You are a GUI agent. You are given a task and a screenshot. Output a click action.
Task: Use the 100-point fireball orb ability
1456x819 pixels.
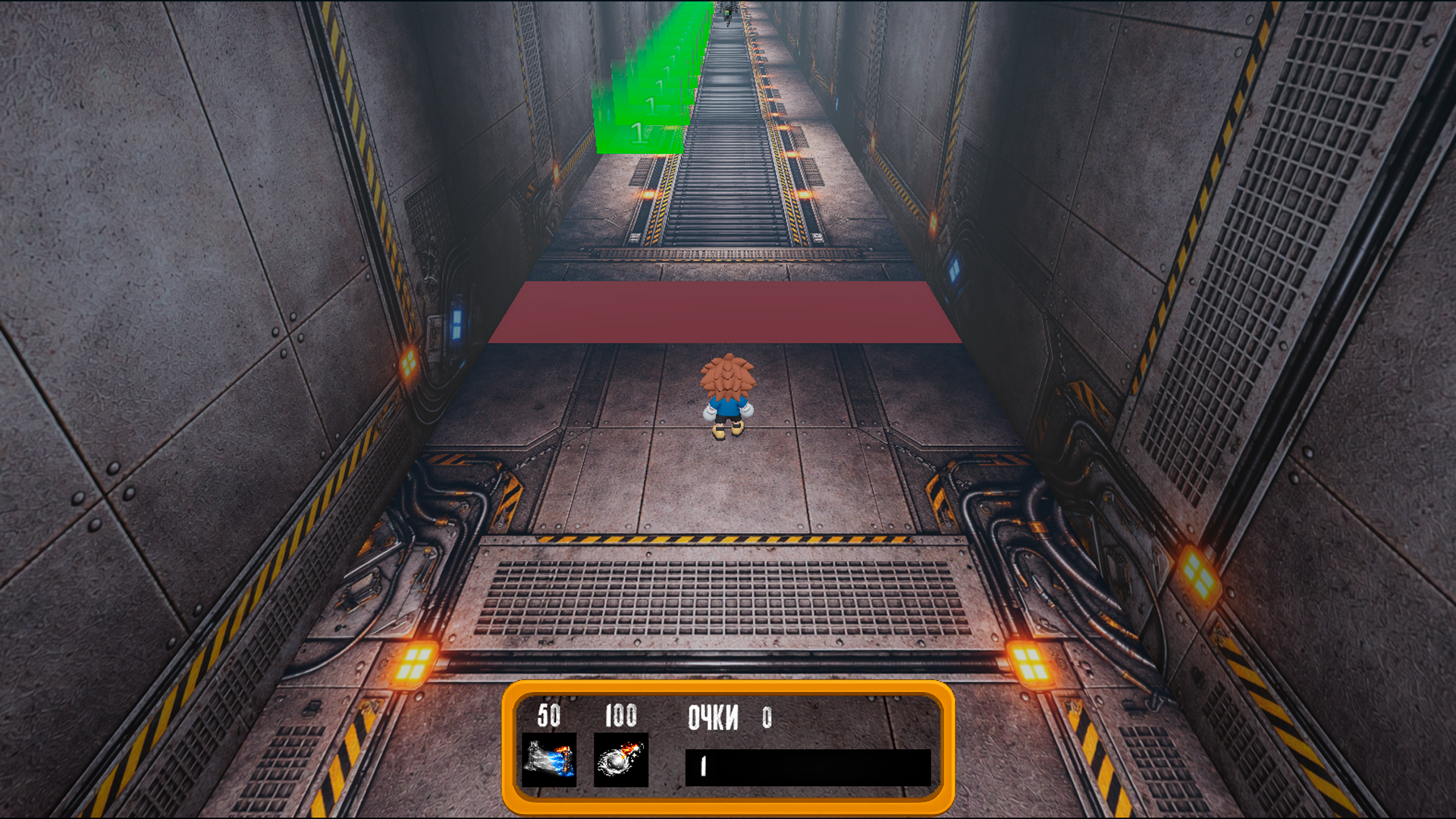[620, 759]
